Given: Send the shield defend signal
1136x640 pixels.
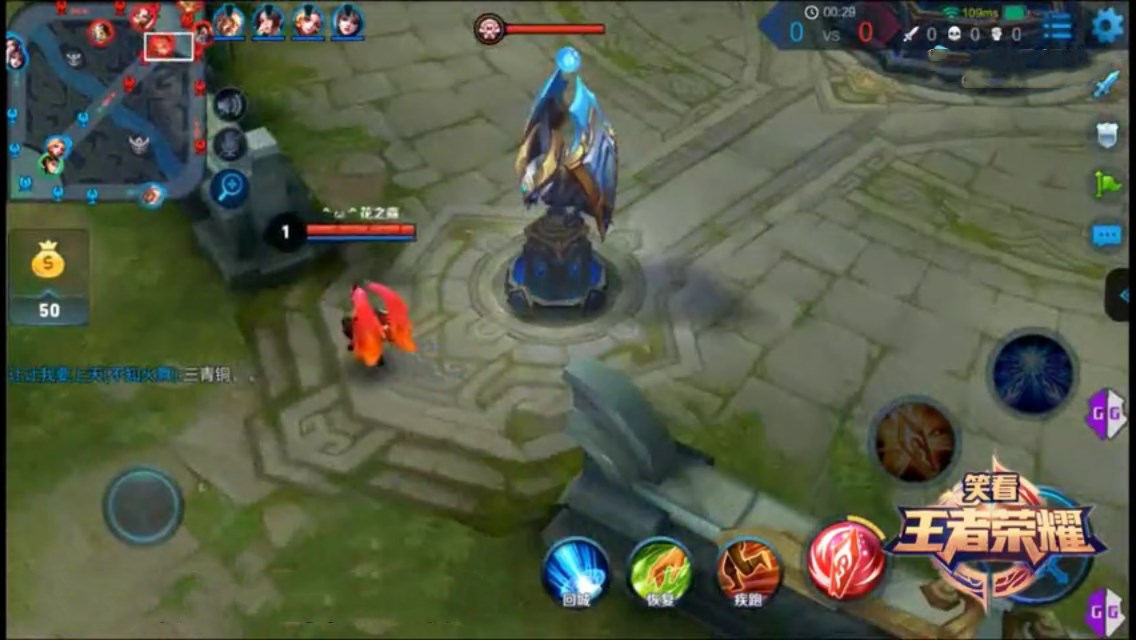Looking at the screenshot, I should 1106,135.
